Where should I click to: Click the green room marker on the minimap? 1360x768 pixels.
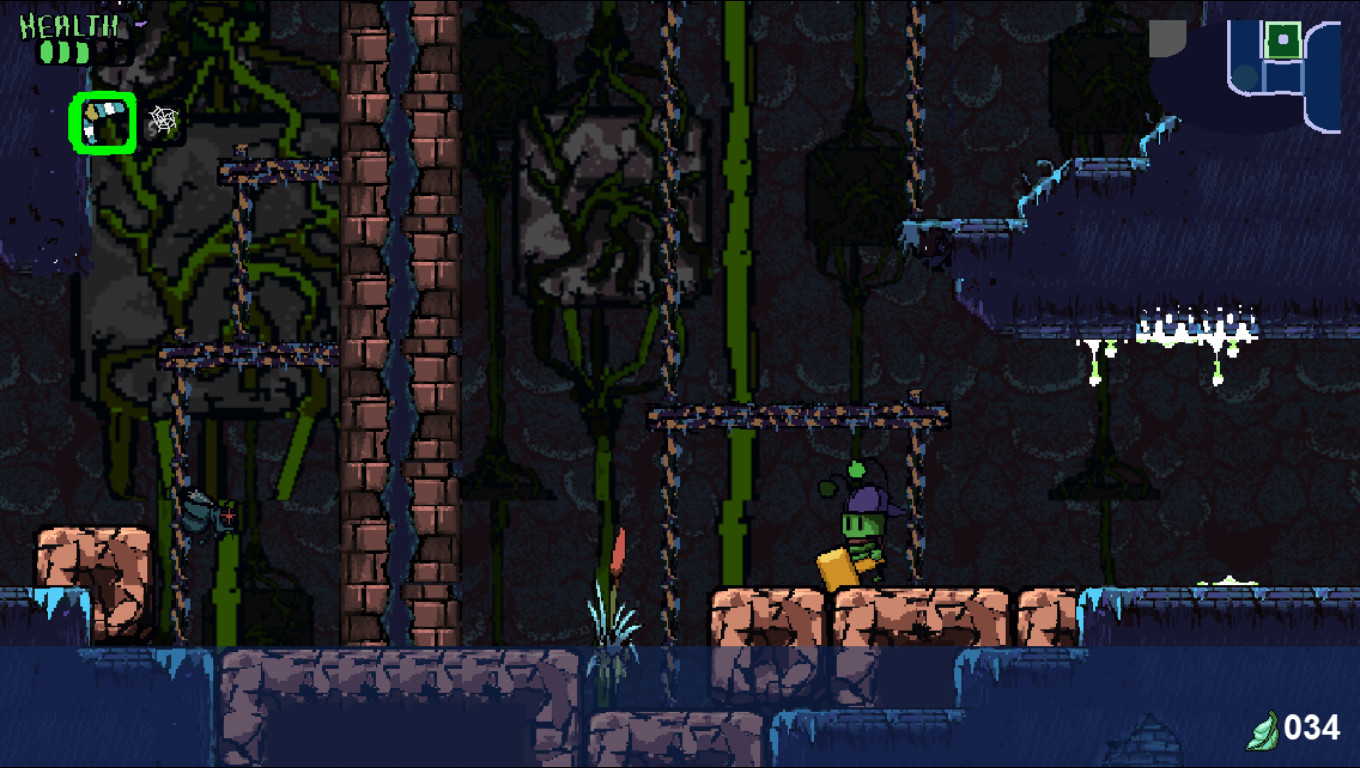1284,40
